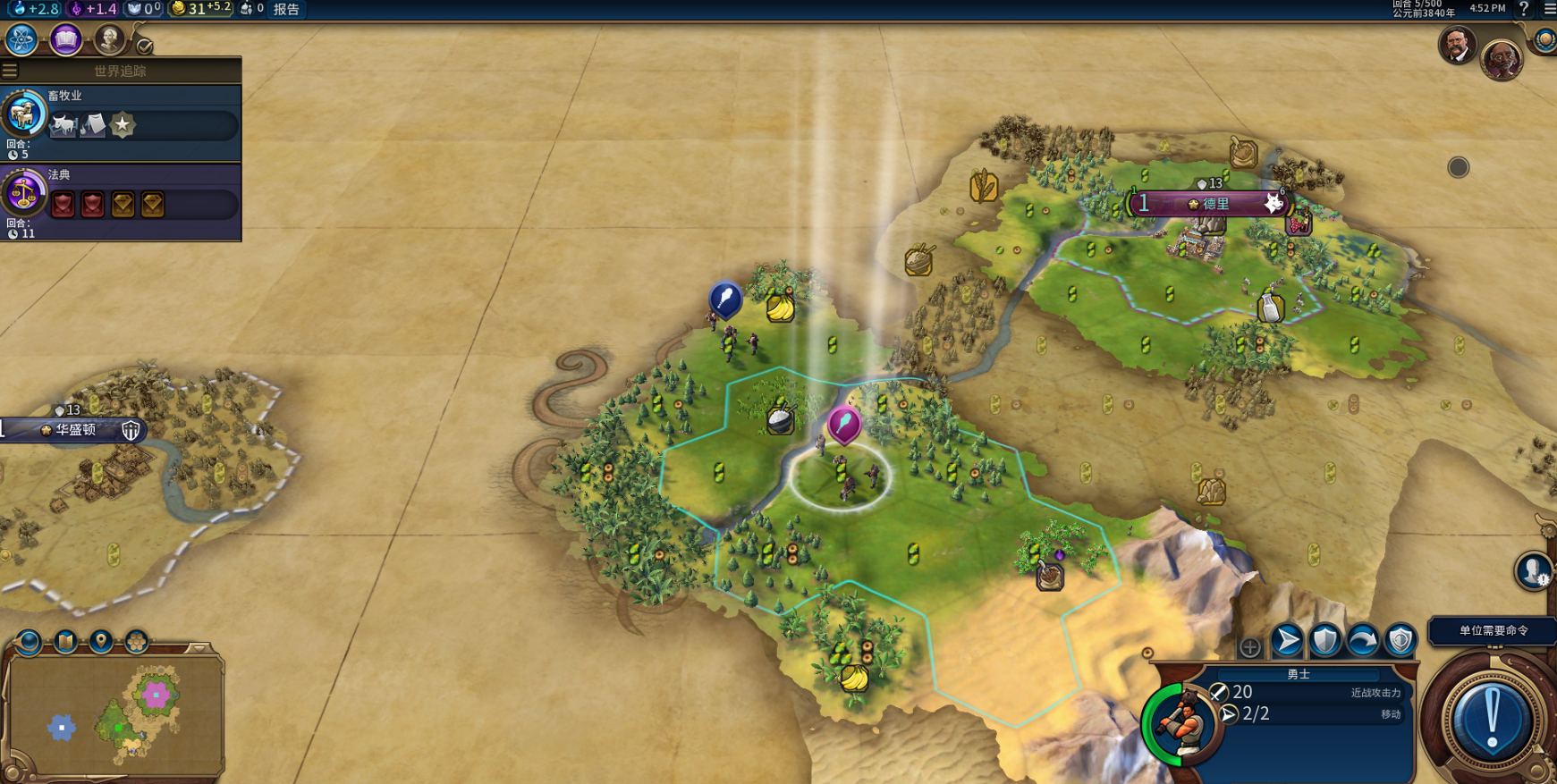Choose the move-to arrow unit action

coord(1287,640)
